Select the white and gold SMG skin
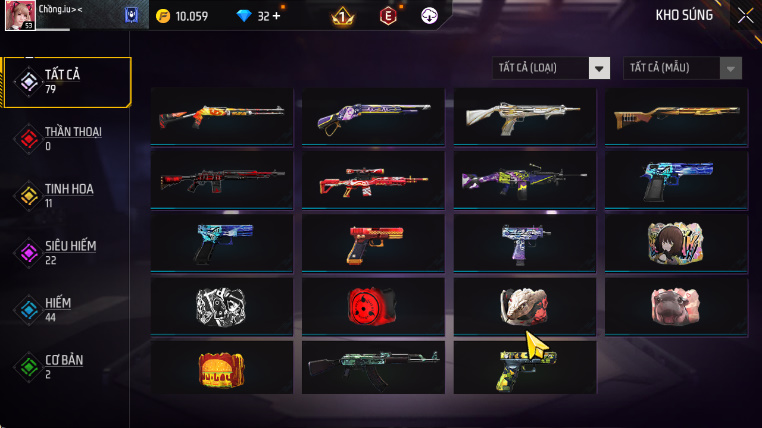This screenshot has height=428, width=762. 524,117
